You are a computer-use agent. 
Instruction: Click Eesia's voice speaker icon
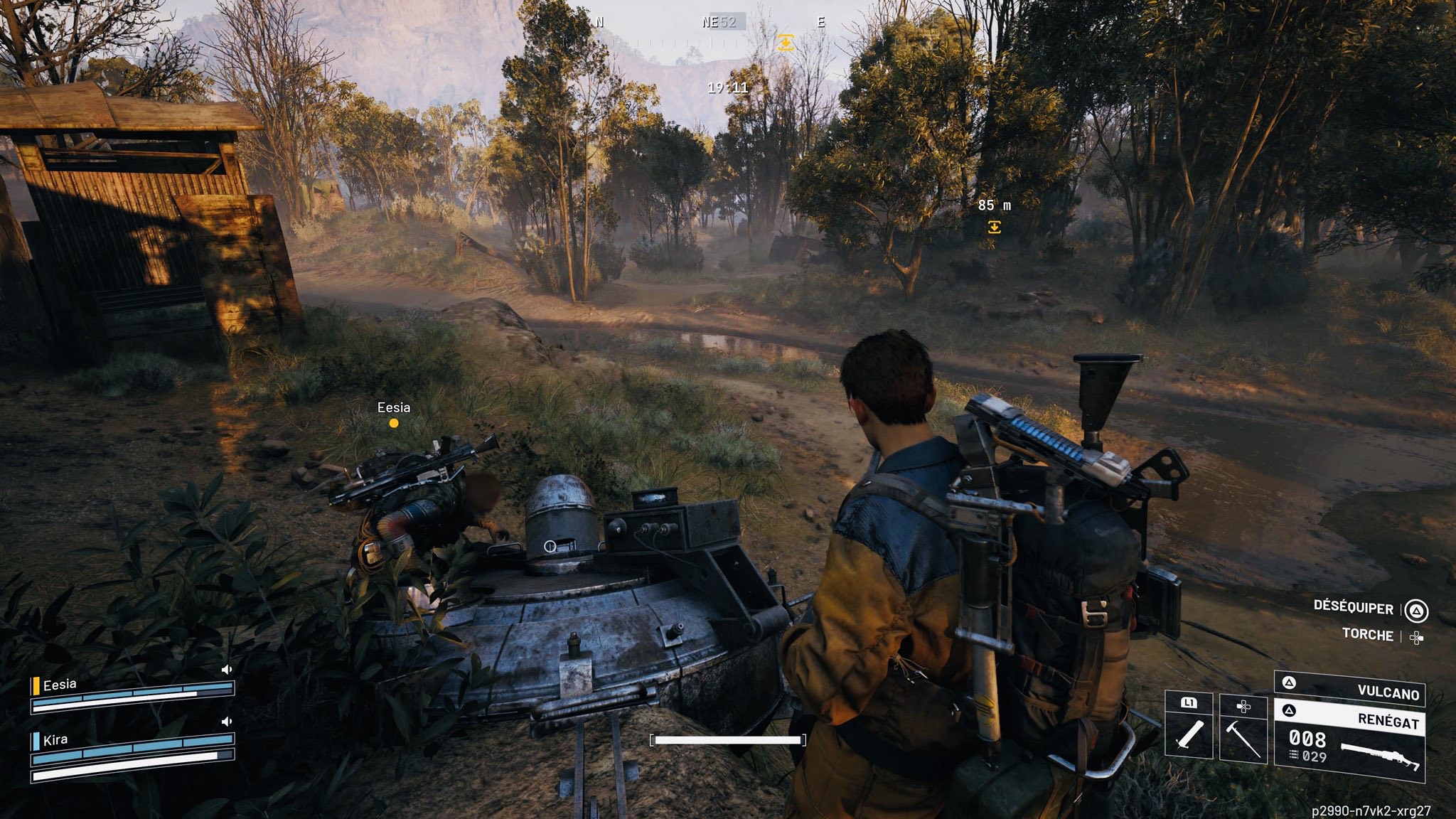[227, 670]
